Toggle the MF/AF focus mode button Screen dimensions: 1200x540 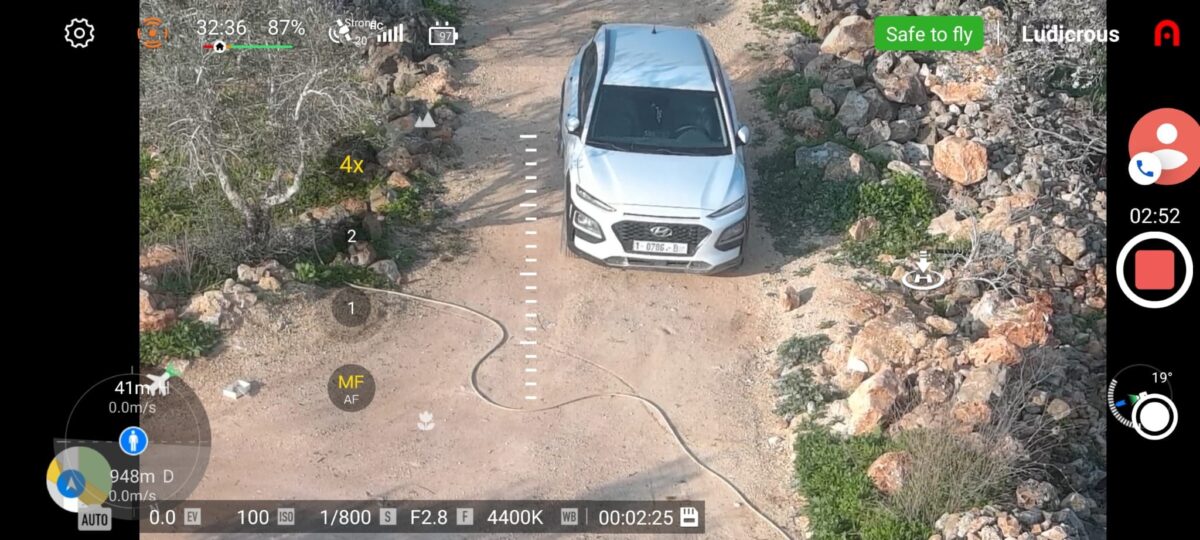(x=351, y=388)
